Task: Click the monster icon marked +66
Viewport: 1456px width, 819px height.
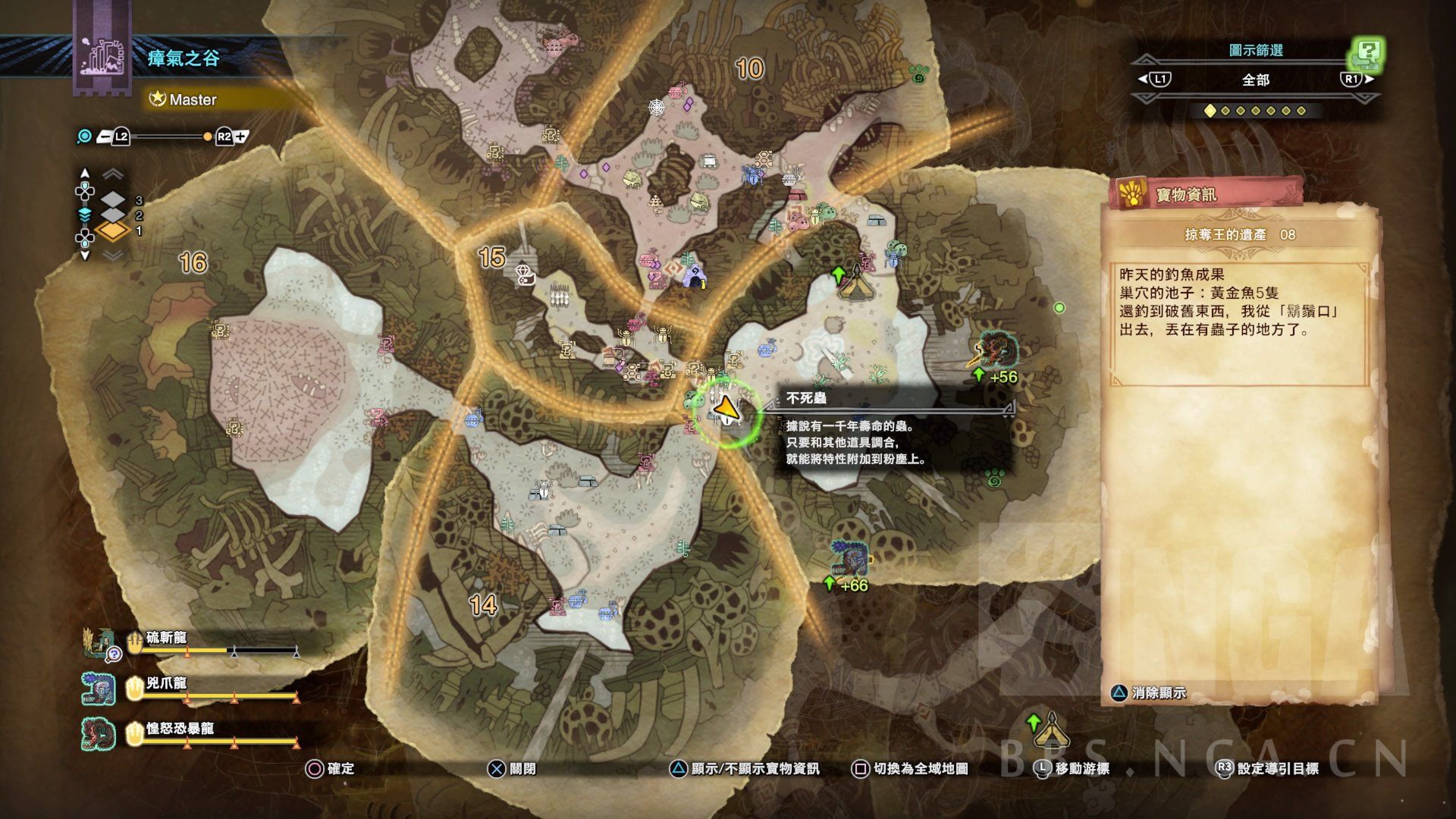Action: 849,557
